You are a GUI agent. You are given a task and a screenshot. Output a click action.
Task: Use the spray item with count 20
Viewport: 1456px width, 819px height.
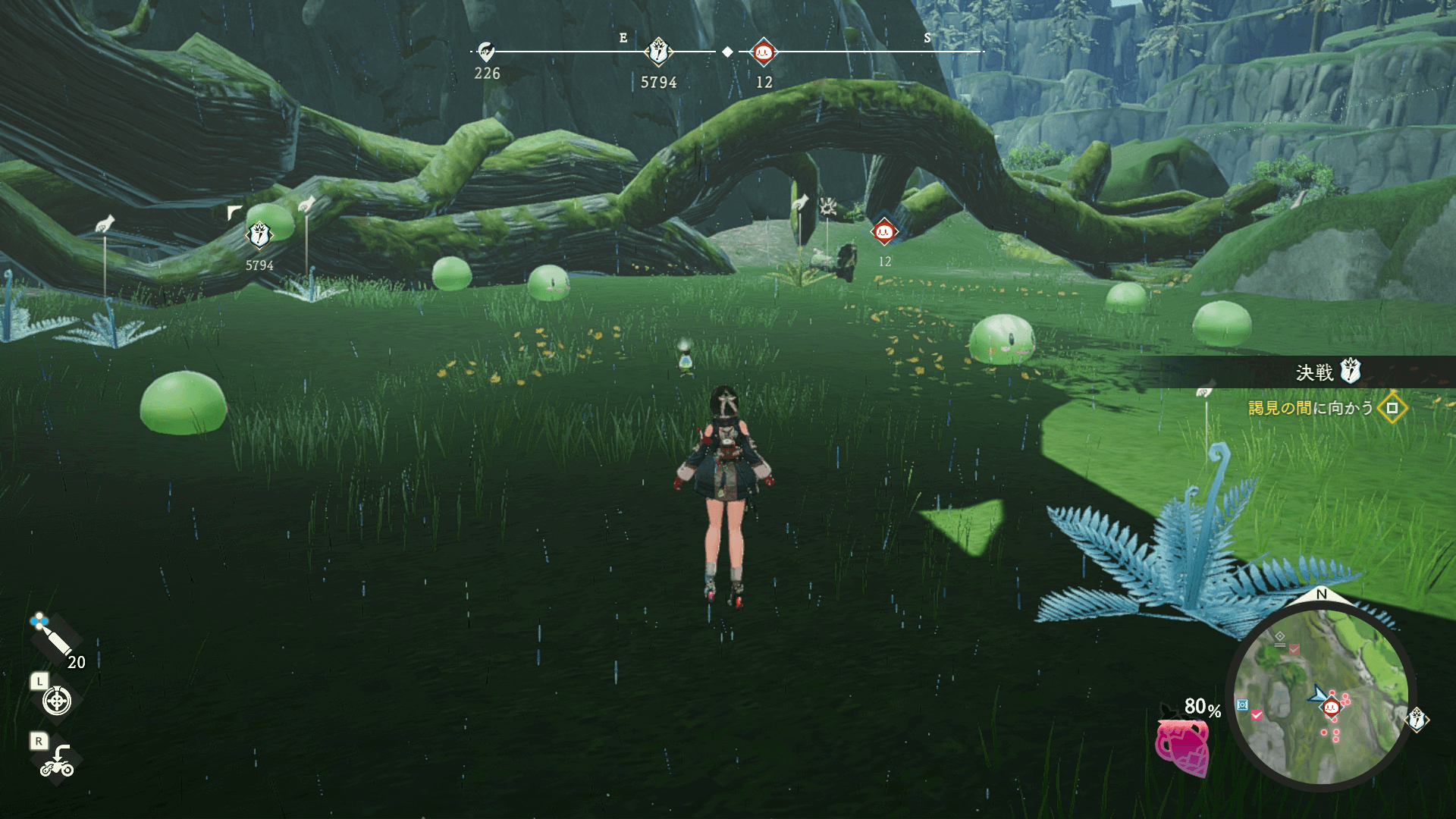coord(53,639)
